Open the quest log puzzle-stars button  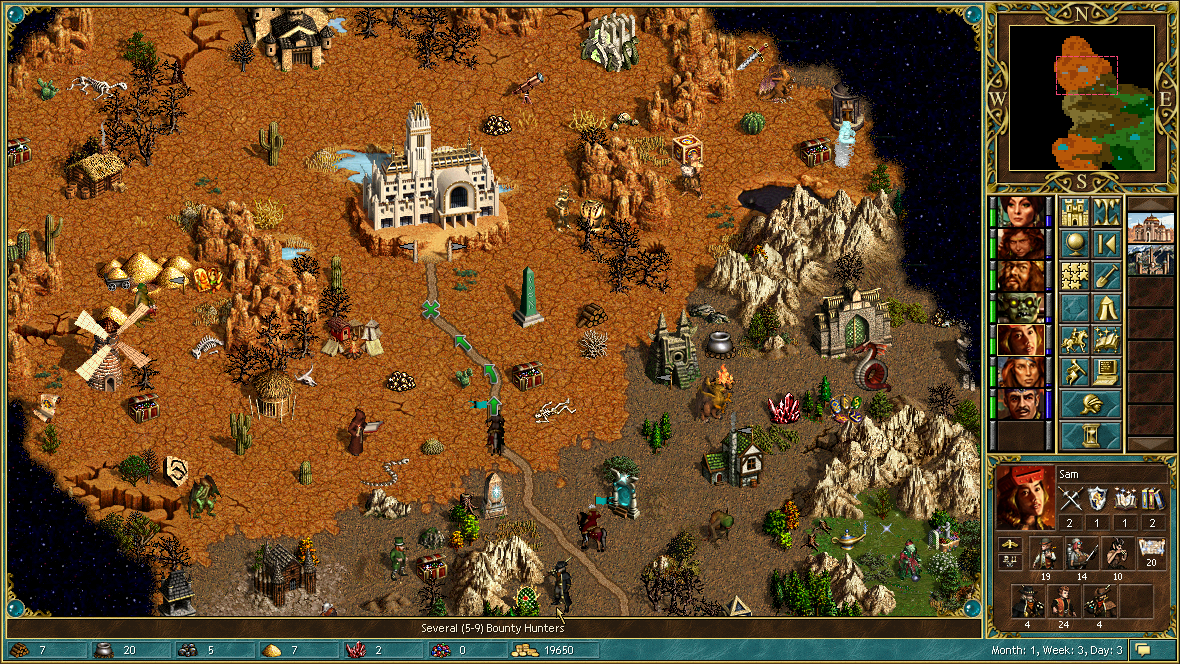[x=1074, y=276]
